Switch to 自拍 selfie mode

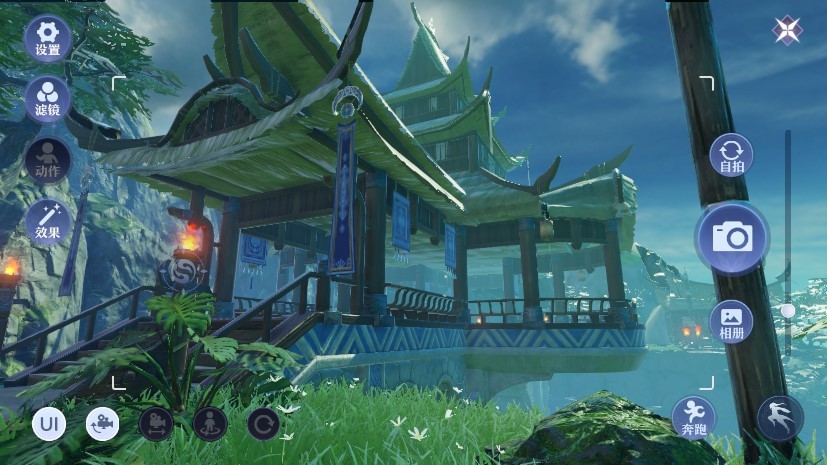pyautogui.click(x=731, y=157)
